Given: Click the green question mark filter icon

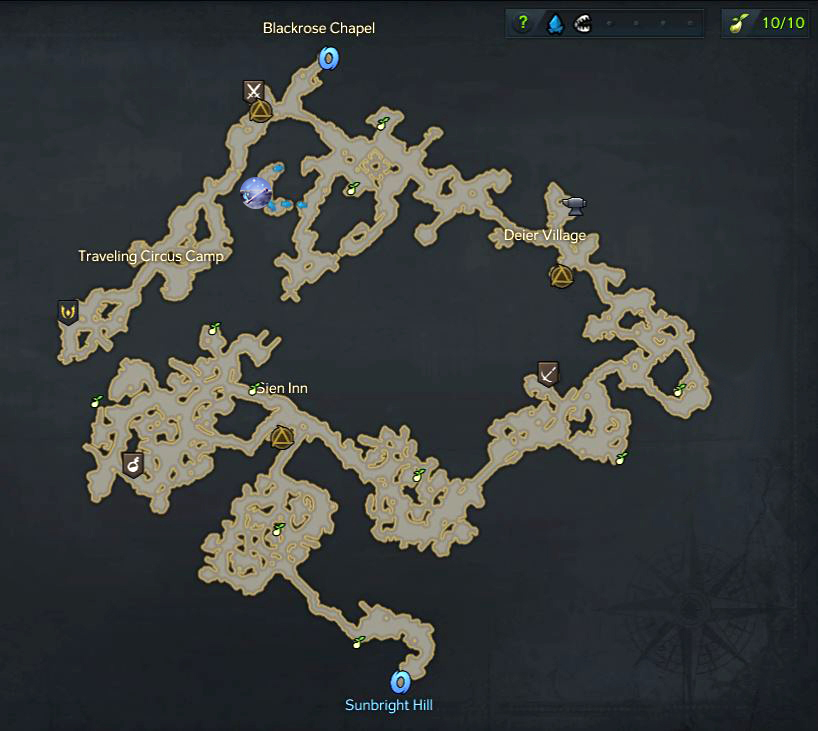Looking at the screenshot, I should [523, 24].
